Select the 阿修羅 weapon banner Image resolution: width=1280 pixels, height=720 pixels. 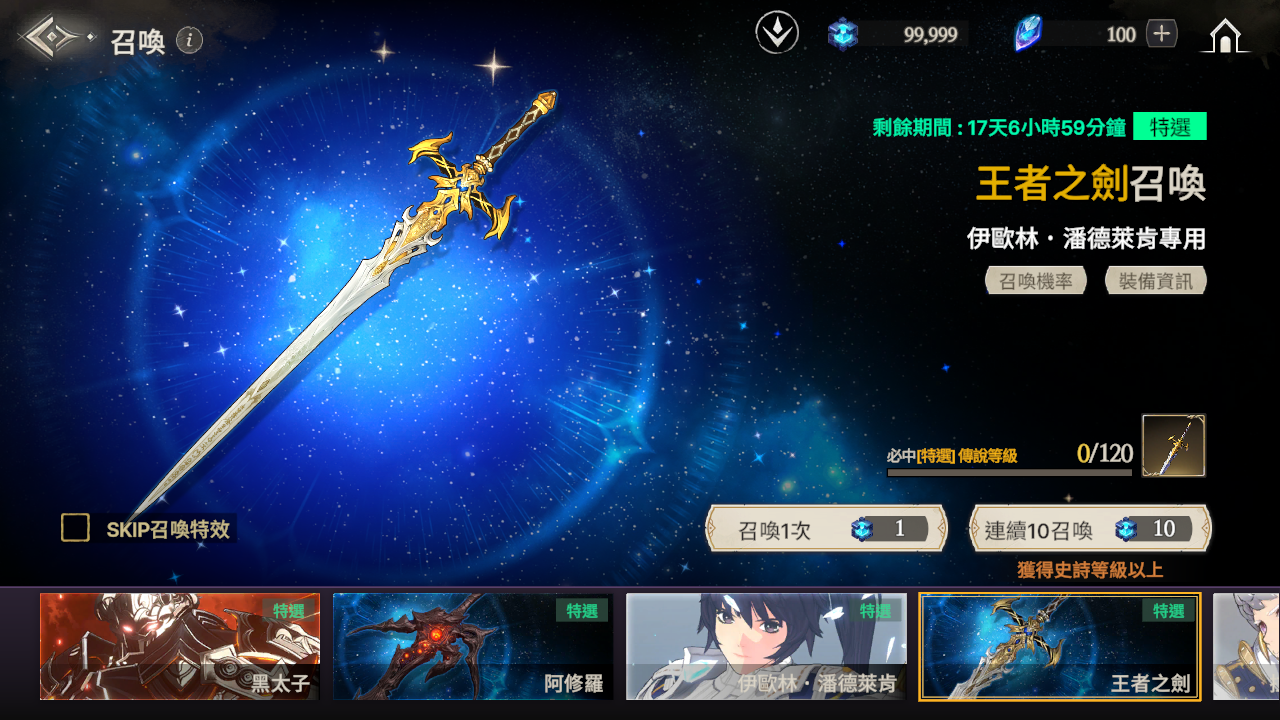click(473, 646)
